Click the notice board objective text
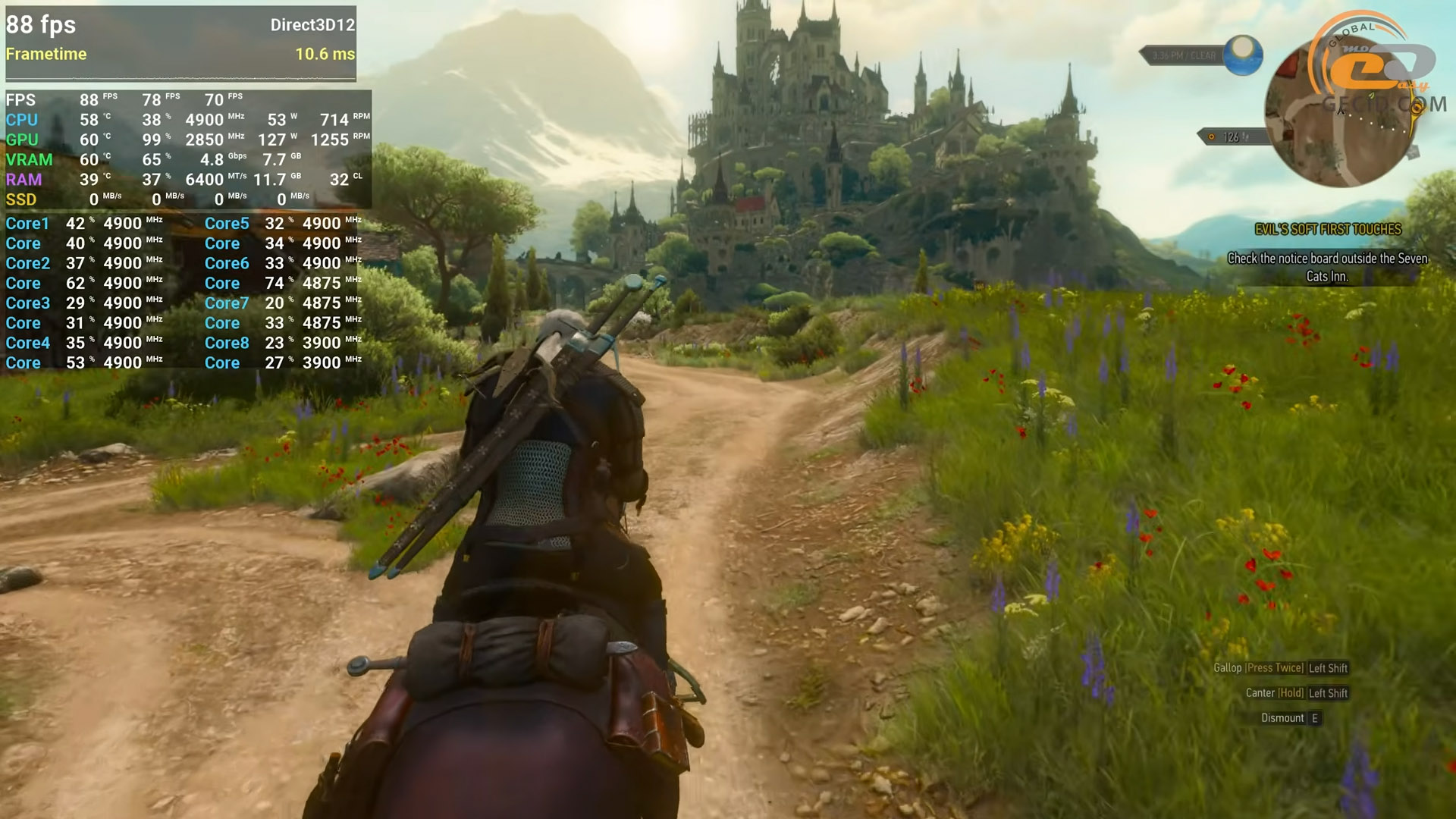The width and height of the screenshot is (1456, 819). coord(1327,267)
